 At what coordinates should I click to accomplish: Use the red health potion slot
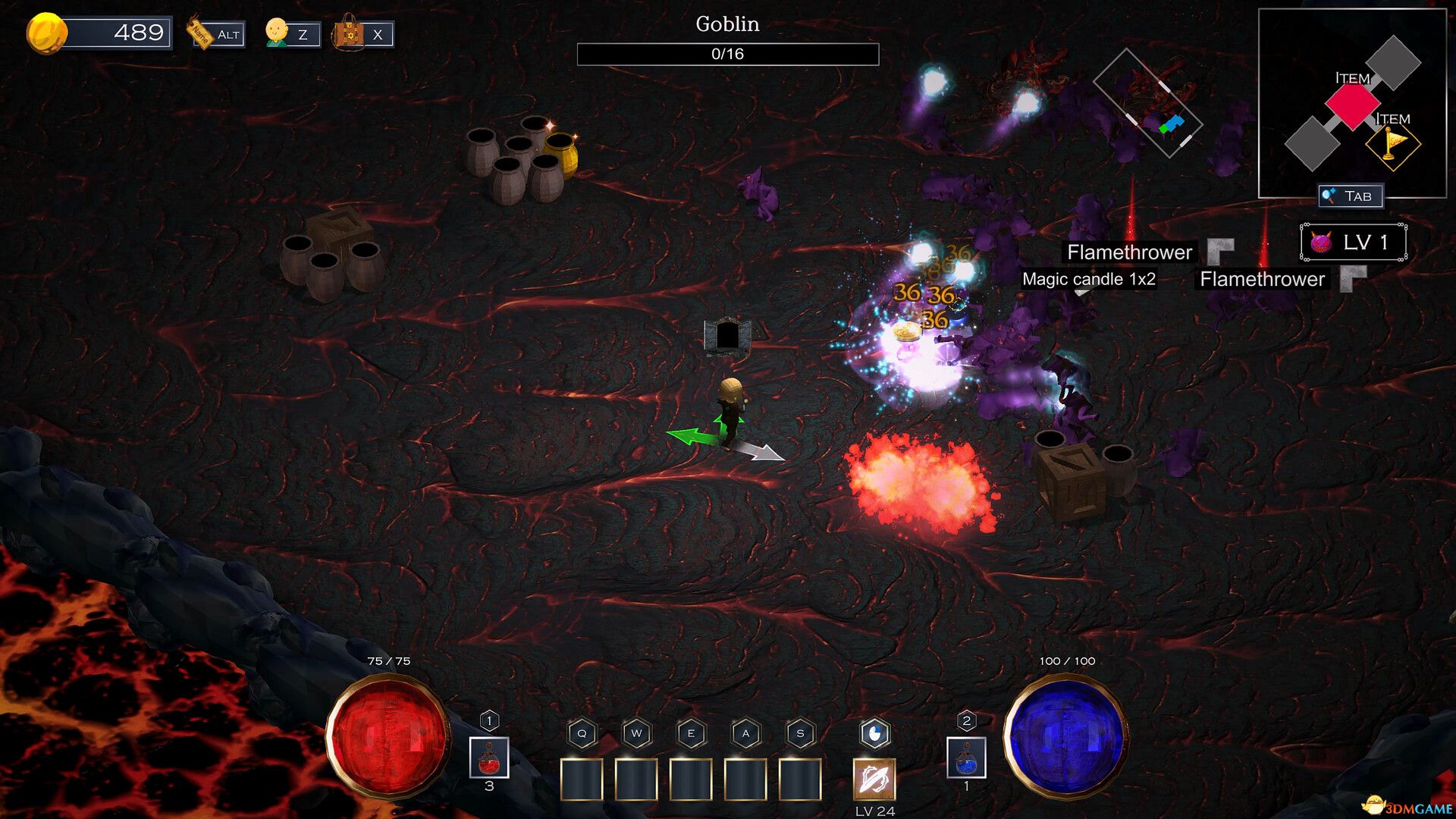[x=489, y=758]
